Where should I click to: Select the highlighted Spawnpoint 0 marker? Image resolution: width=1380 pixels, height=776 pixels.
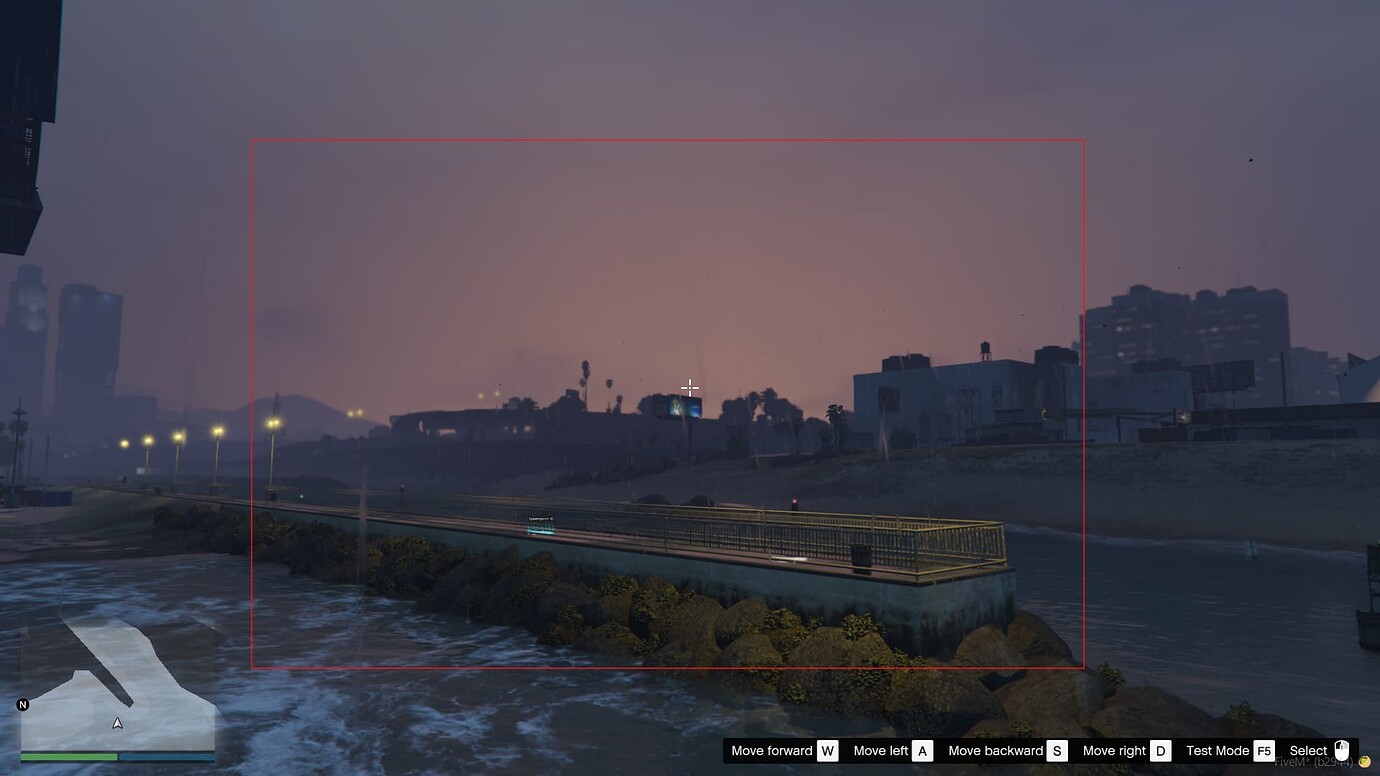pyautogui.click(x=541, y=529)
